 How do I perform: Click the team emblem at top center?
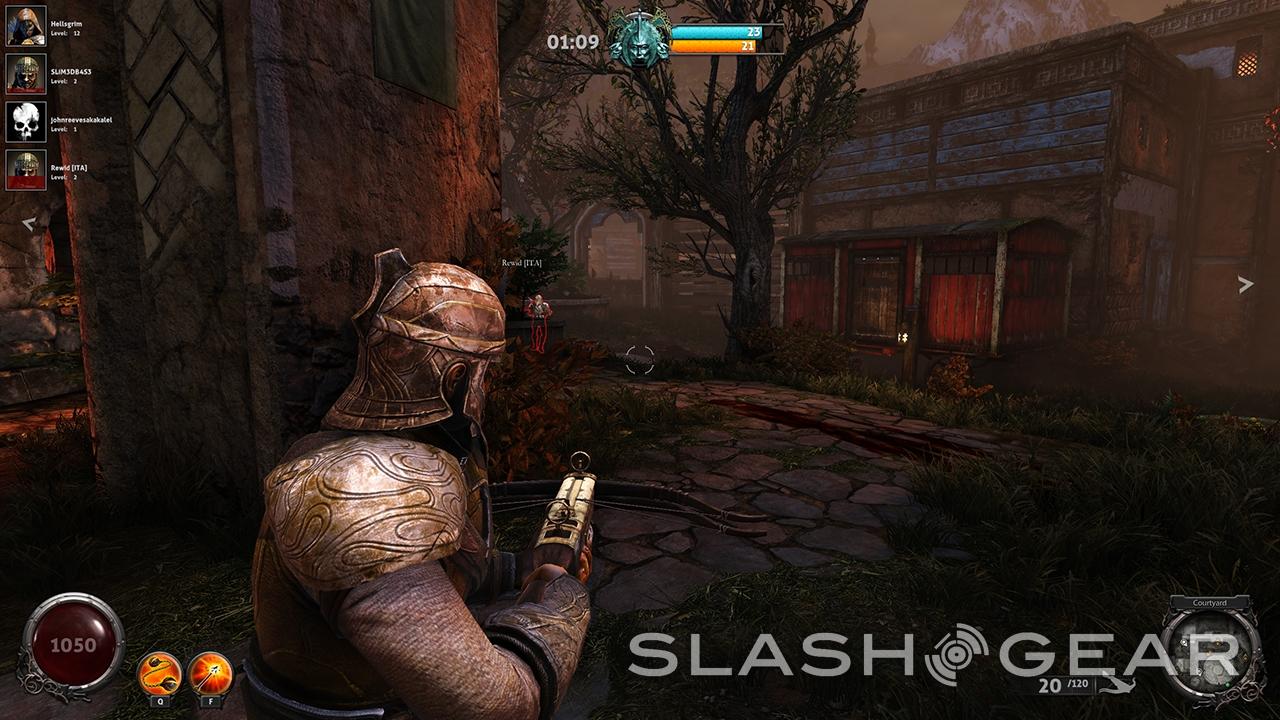coord(640,39)
